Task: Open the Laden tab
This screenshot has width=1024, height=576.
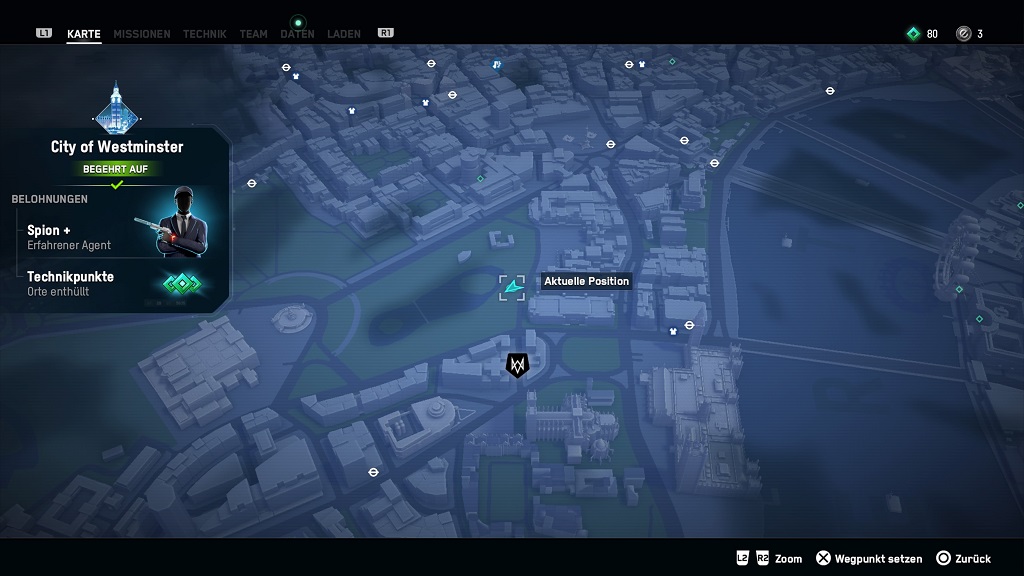Action: pos(344,34)
